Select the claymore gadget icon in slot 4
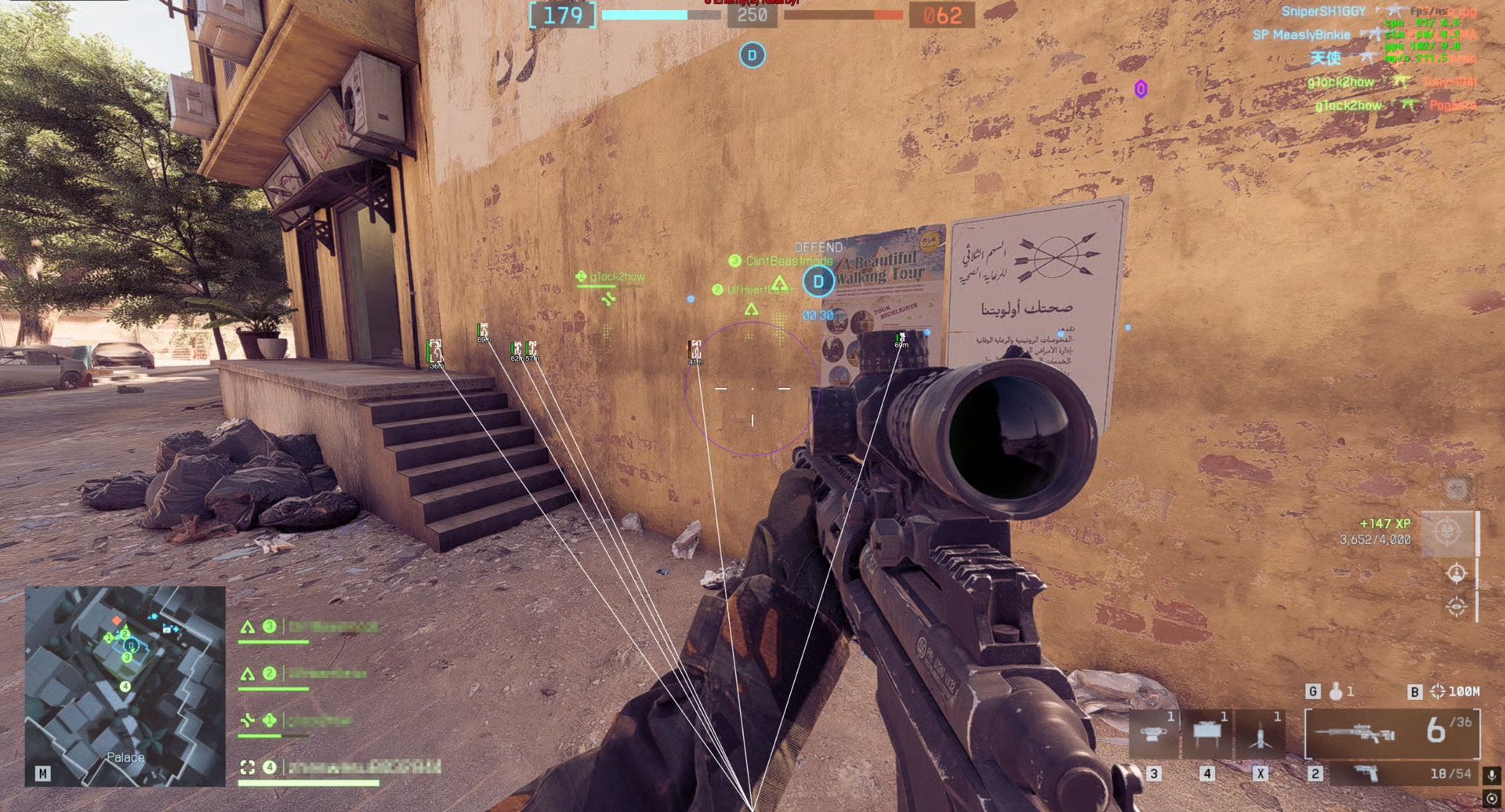The width and height of the screenshot is (1505, 812). tap(1207, 733)
